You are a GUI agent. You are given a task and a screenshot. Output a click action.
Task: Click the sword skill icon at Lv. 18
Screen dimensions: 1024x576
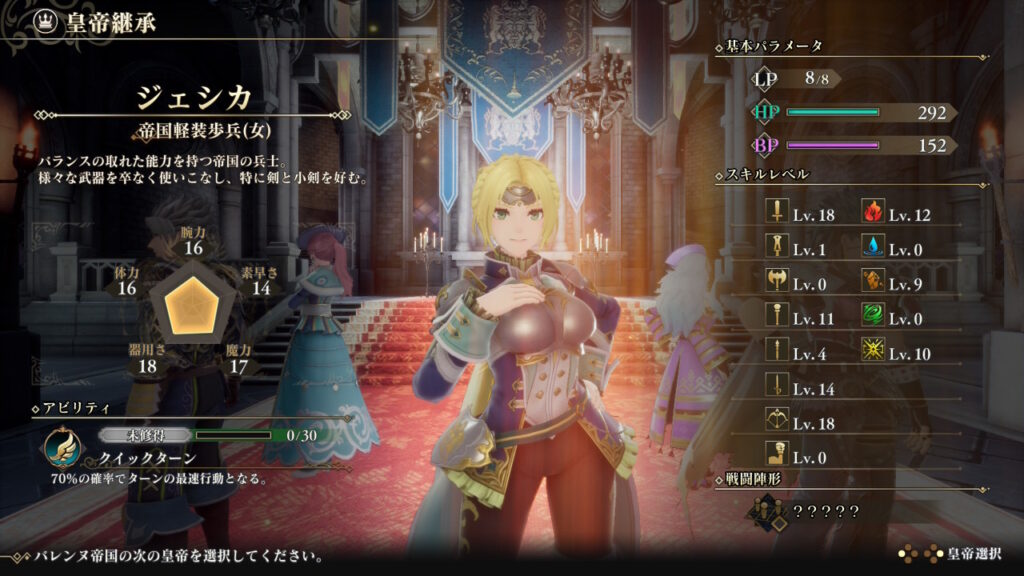click(x=774, y=214)
